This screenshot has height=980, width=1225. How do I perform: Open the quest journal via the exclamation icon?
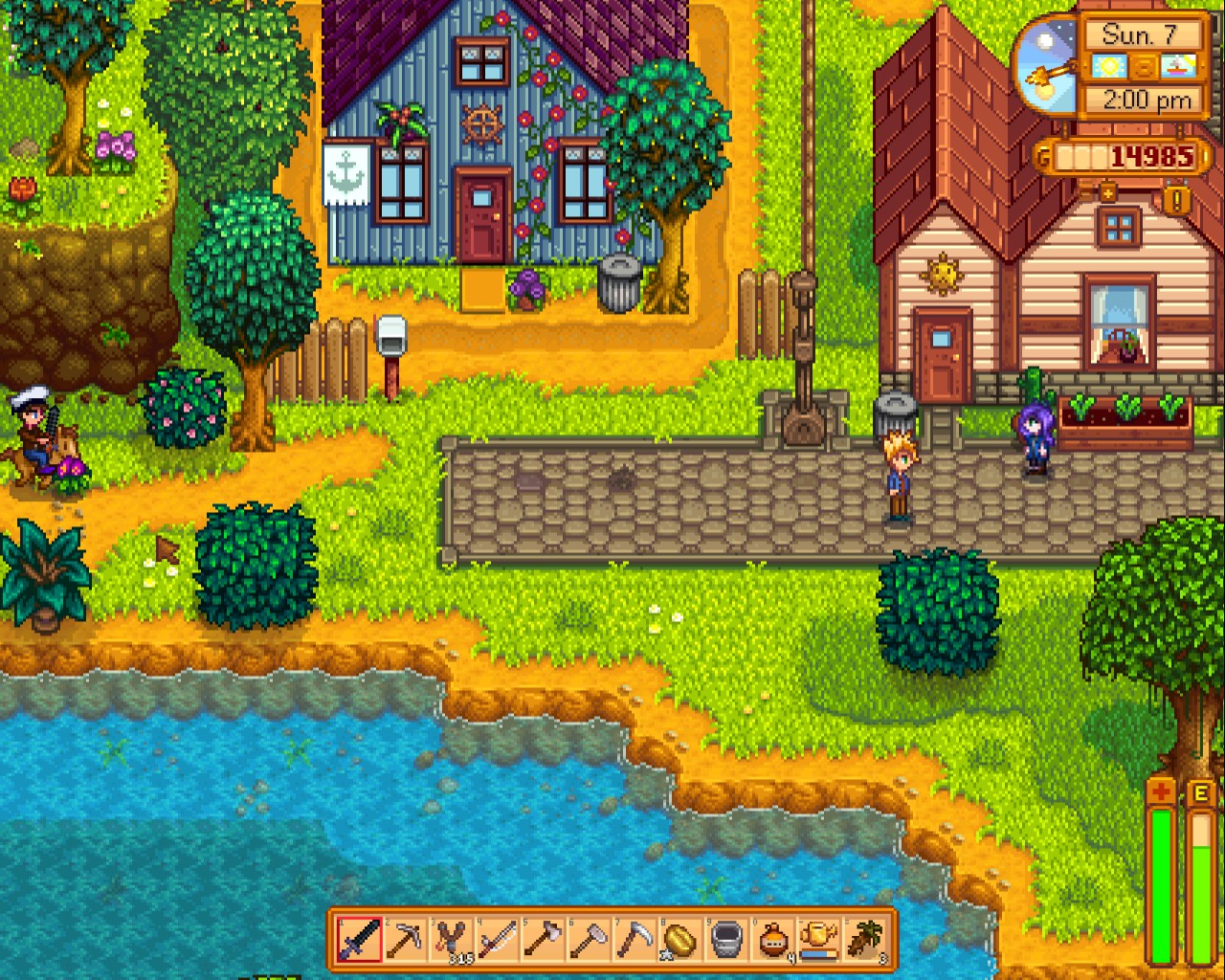tap(1175, 198)
